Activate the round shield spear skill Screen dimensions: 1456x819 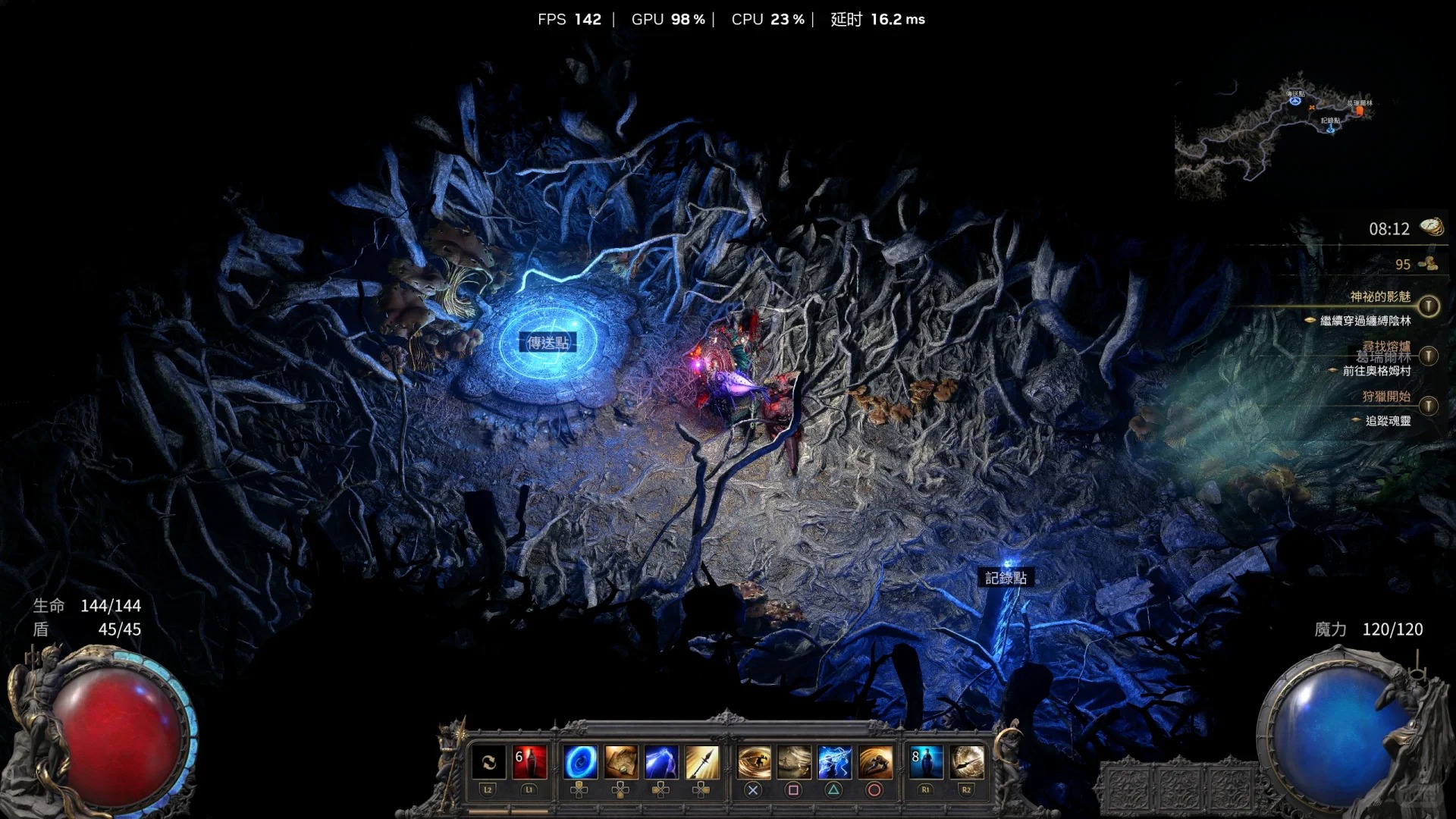pos(967,762)
